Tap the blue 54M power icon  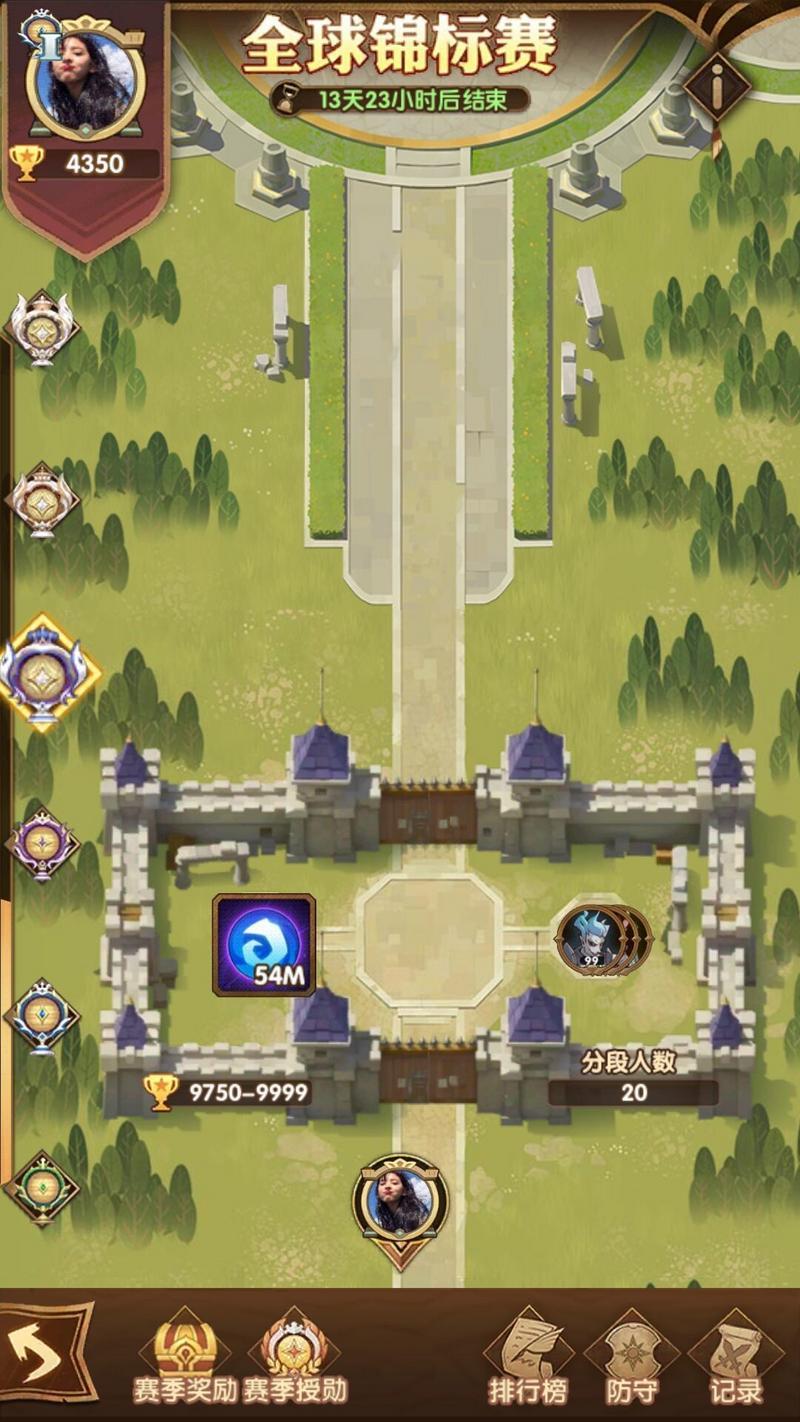tap(264, 945)
